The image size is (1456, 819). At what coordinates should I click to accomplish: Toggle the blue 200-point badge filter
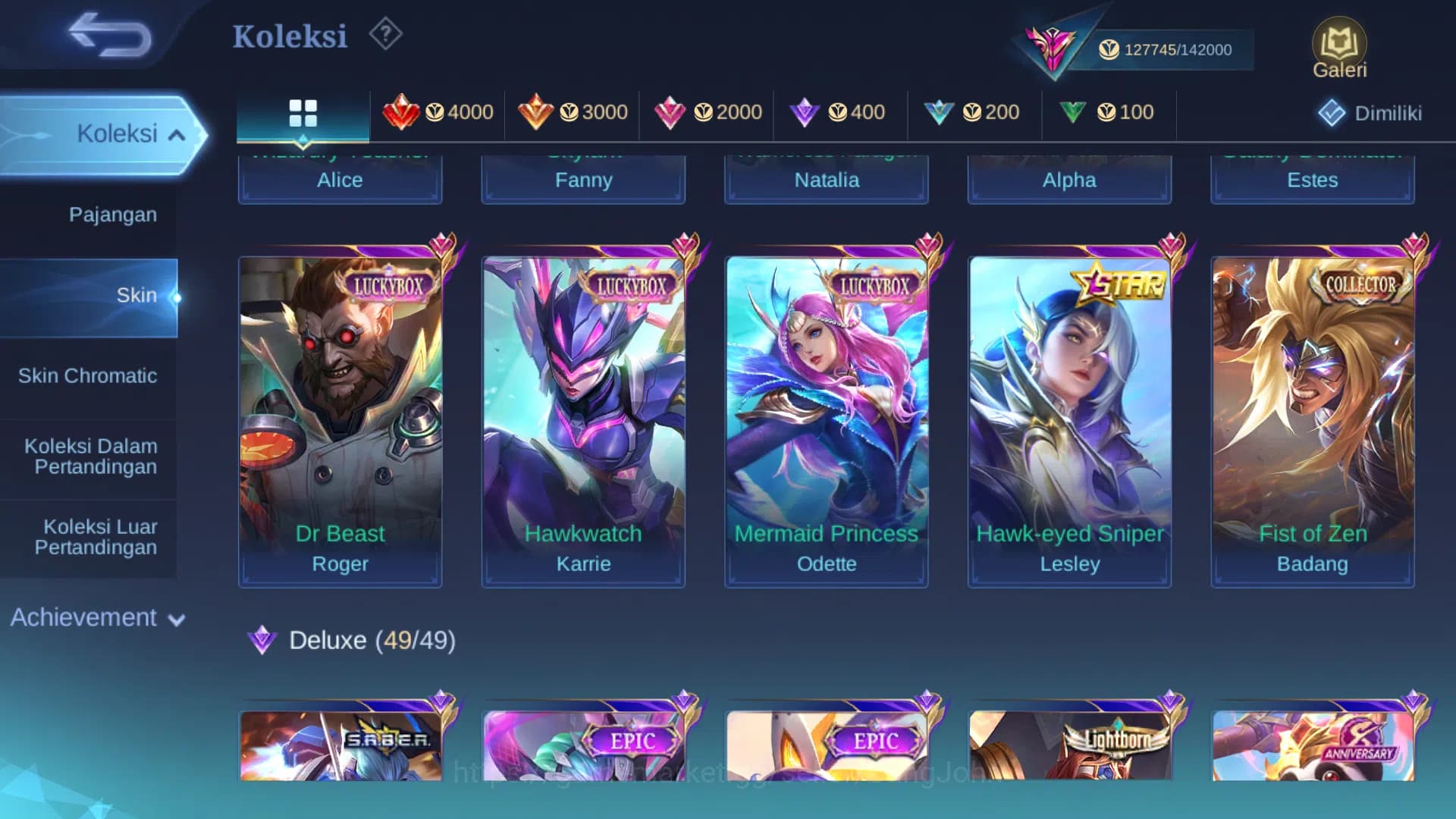tap(974, 112)
